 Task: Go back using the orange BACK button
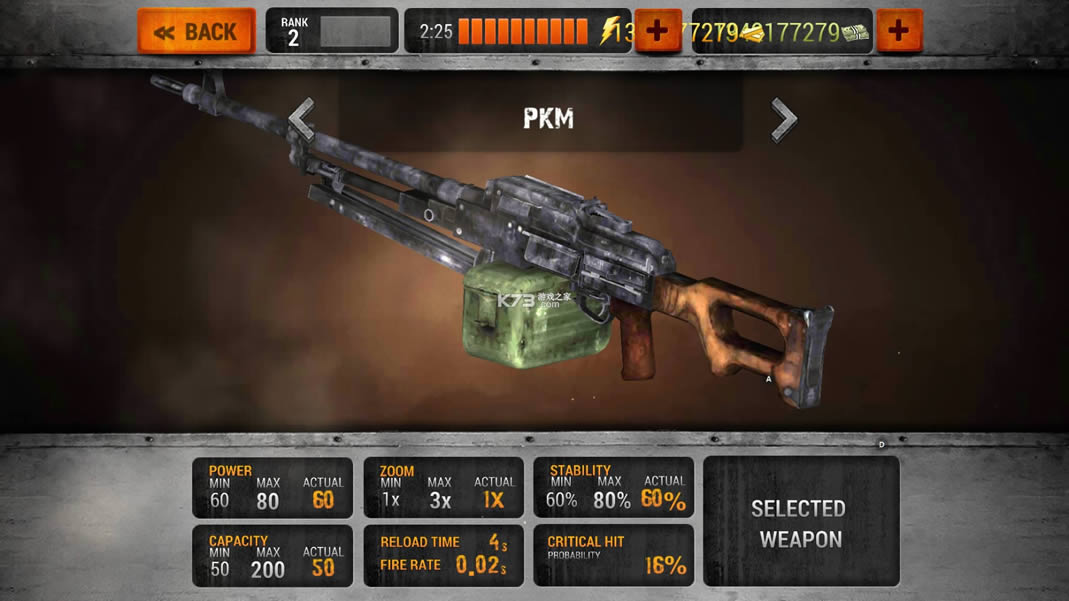[196, 31]
